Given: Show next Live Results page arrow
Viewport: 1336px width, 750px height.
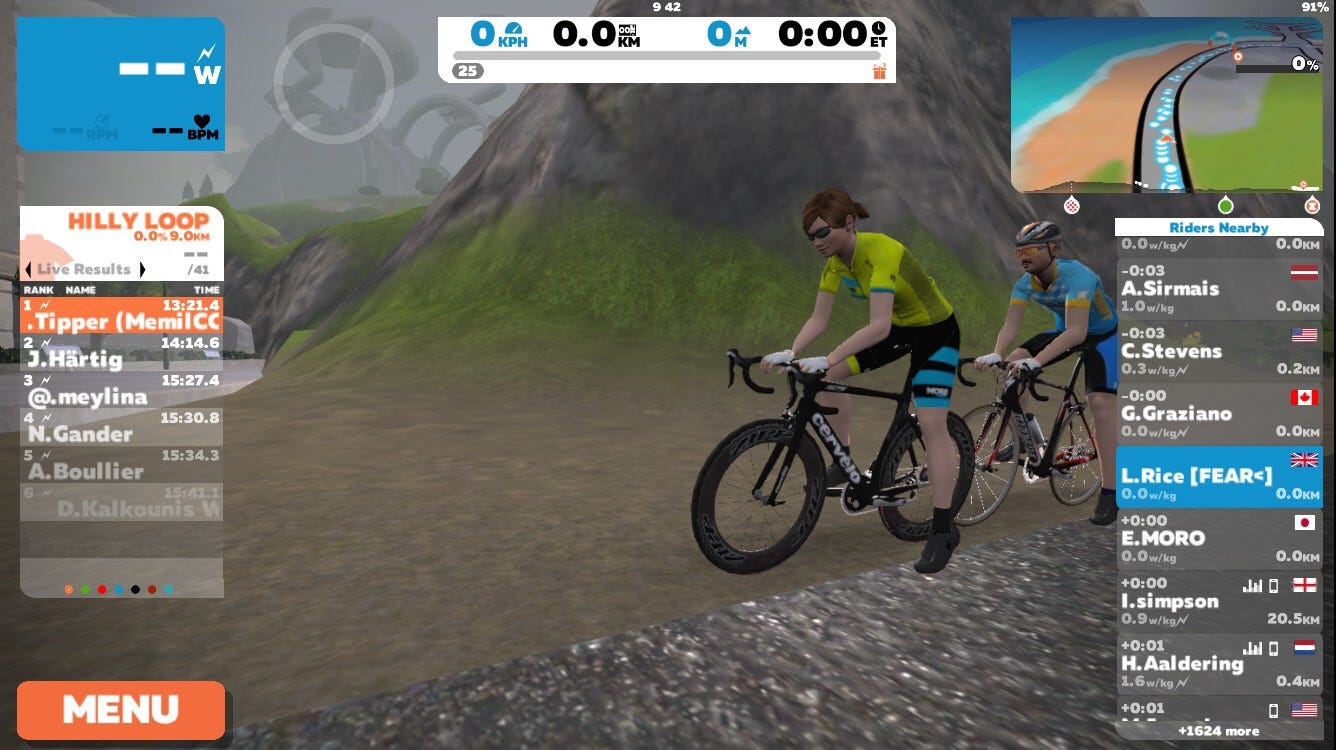Looking at the screenshot, I should (142, 269).
